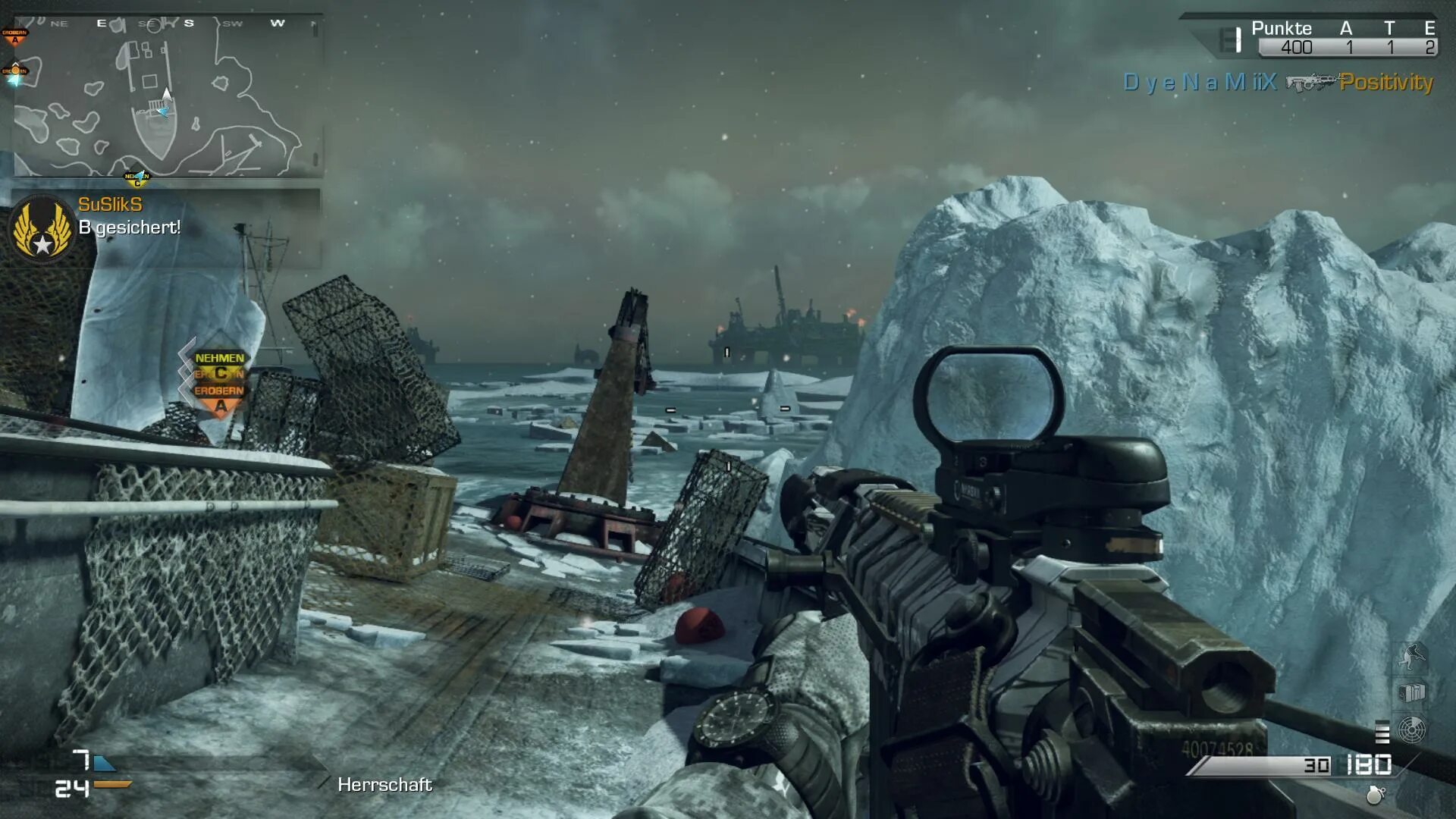Select the SuSlikS winged star emblem
1456x819 pixels.
pos(42,228)
